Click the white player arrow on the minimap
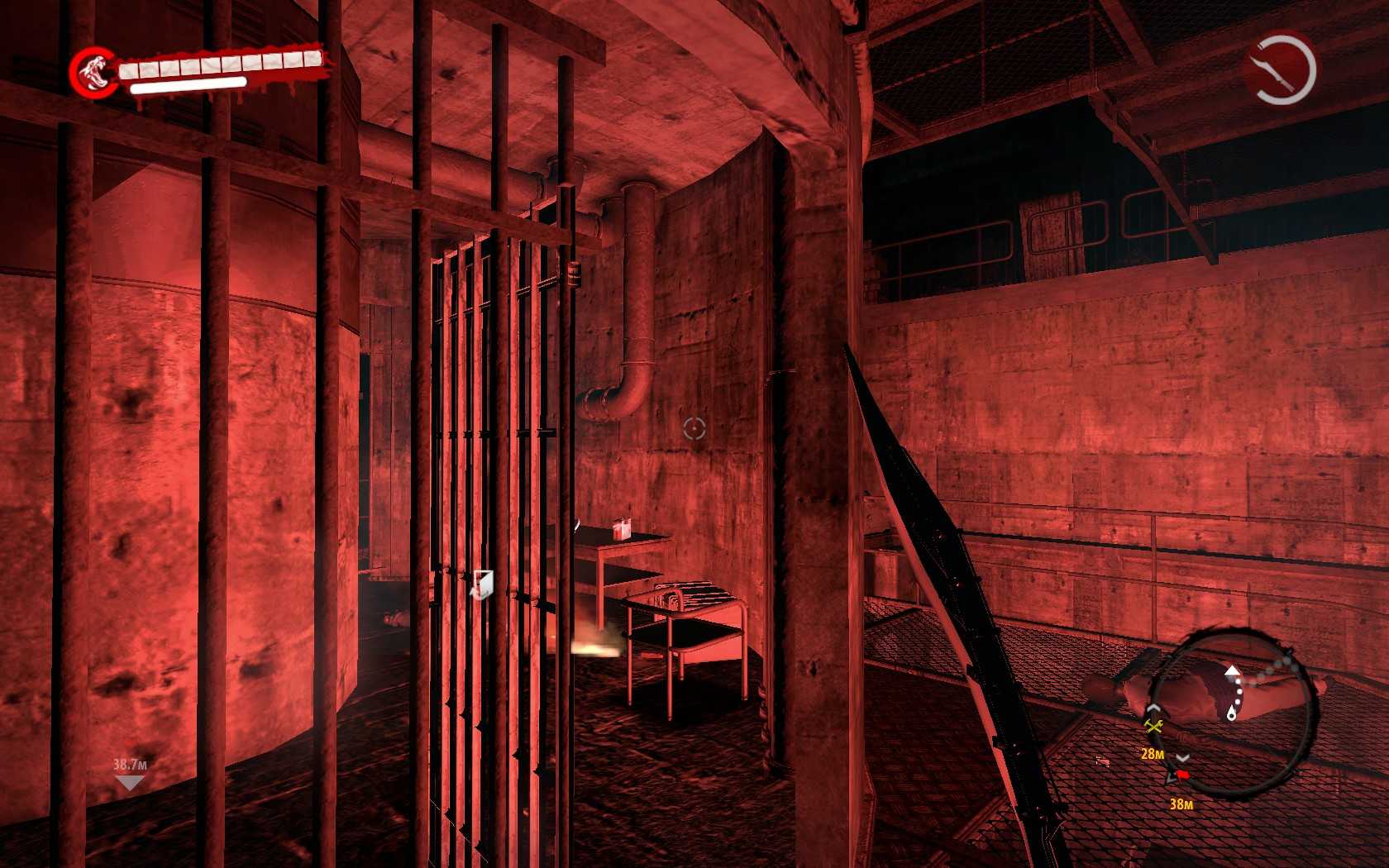Screen dimensions: 1389x868 tap(1232, 671)
